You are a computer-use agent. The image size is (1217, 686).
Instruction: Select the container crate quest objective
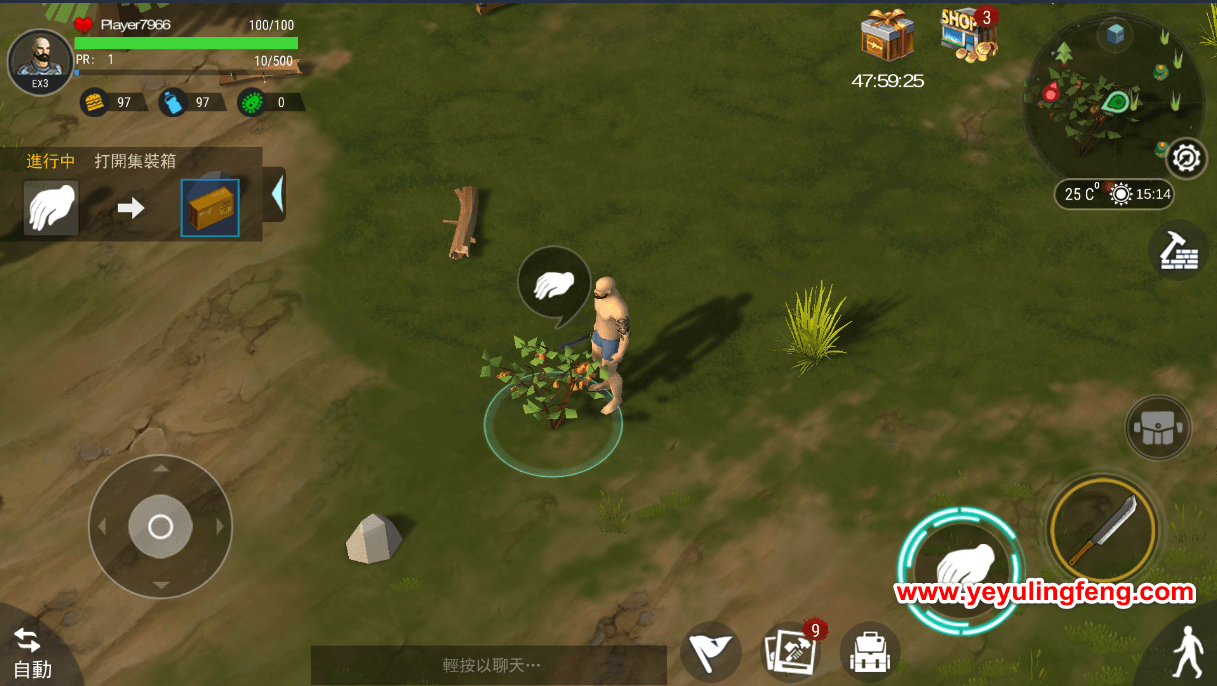pos(210,208)
